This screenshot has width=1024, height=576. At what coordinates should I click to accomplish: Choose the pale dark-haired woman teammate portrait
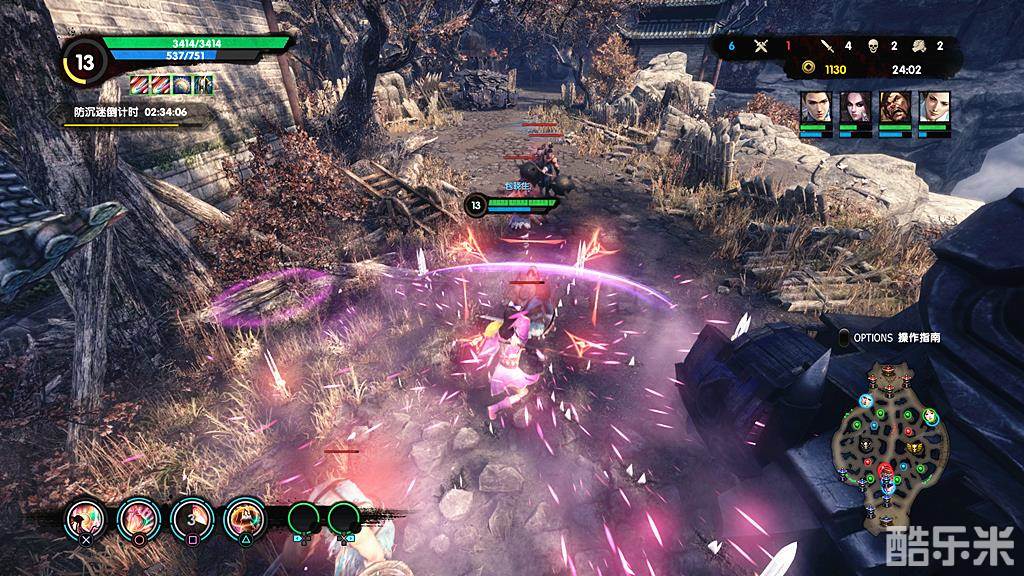[x=854, y=107]
